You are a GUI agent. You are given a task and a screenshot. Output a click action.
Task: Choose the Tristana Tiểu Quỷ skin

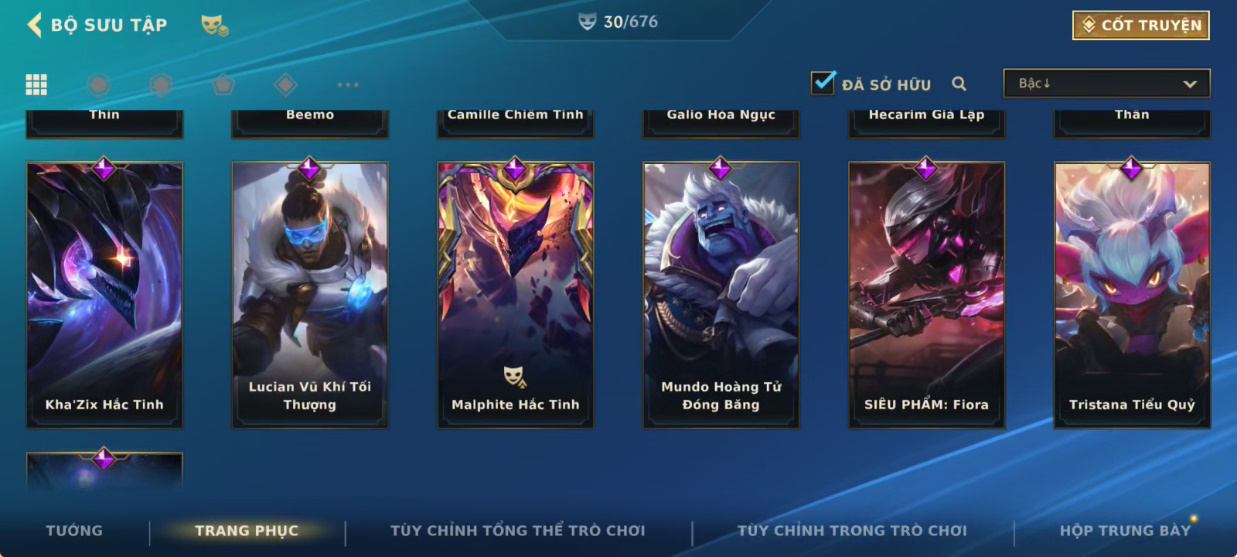tap(1132, 295)
